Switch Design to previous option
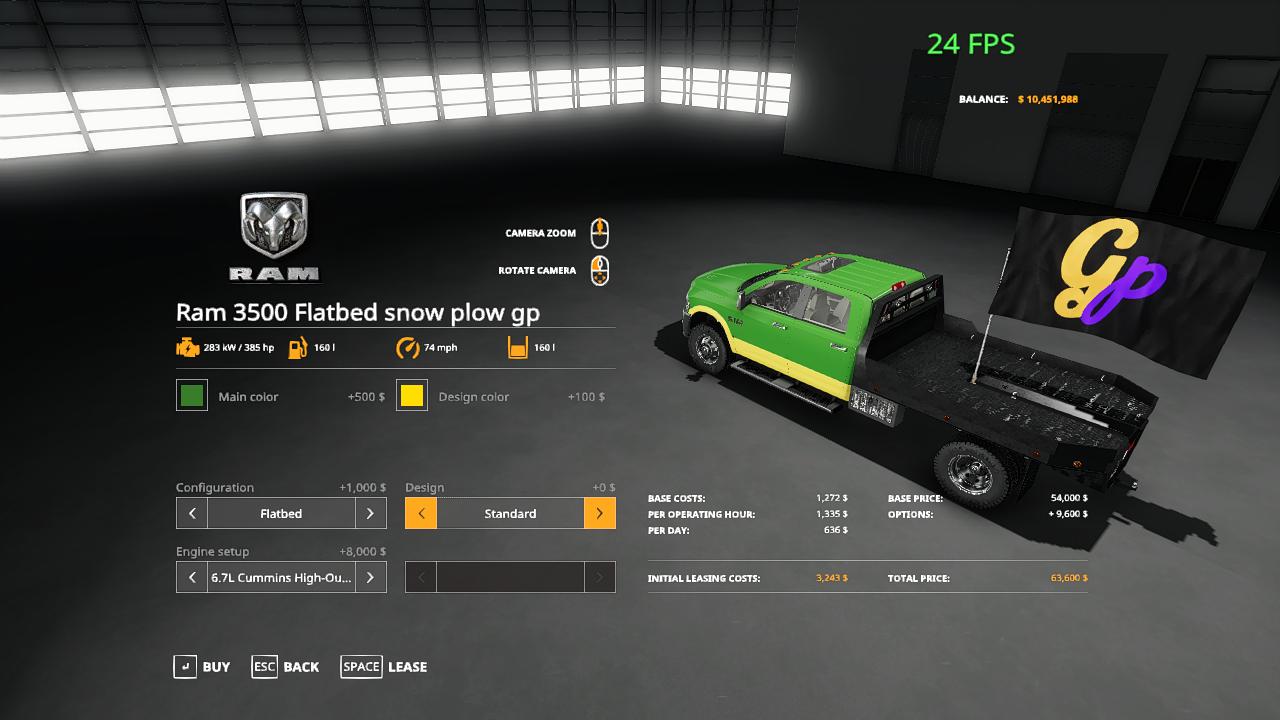Viewport: 1280px width, 720px height. (x=421, y=513)
